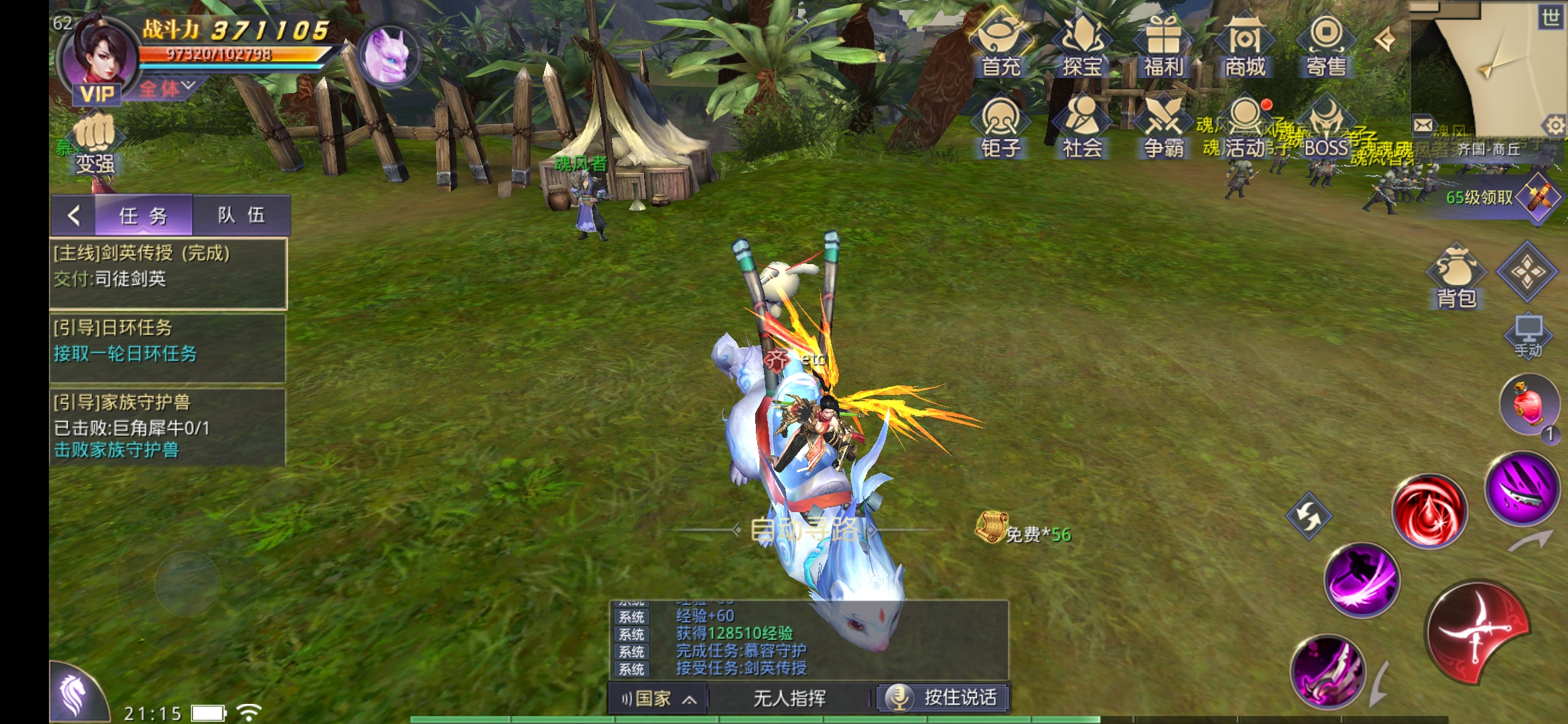This screenshot has height=724, width=1568.
Task: Tap the 变强 fist icon
Action: 94,143
